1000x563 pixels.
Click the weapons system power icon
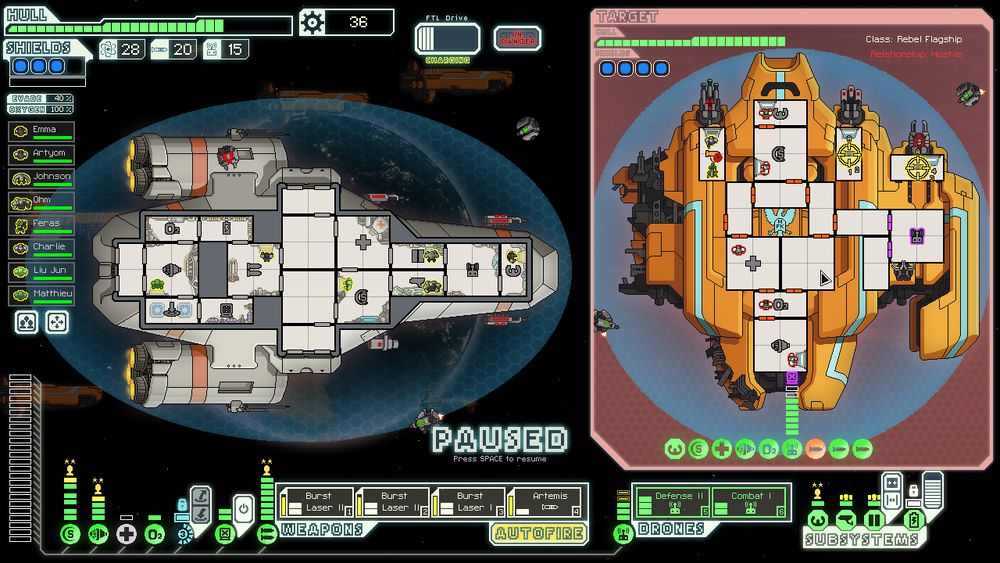pos(266,534)
